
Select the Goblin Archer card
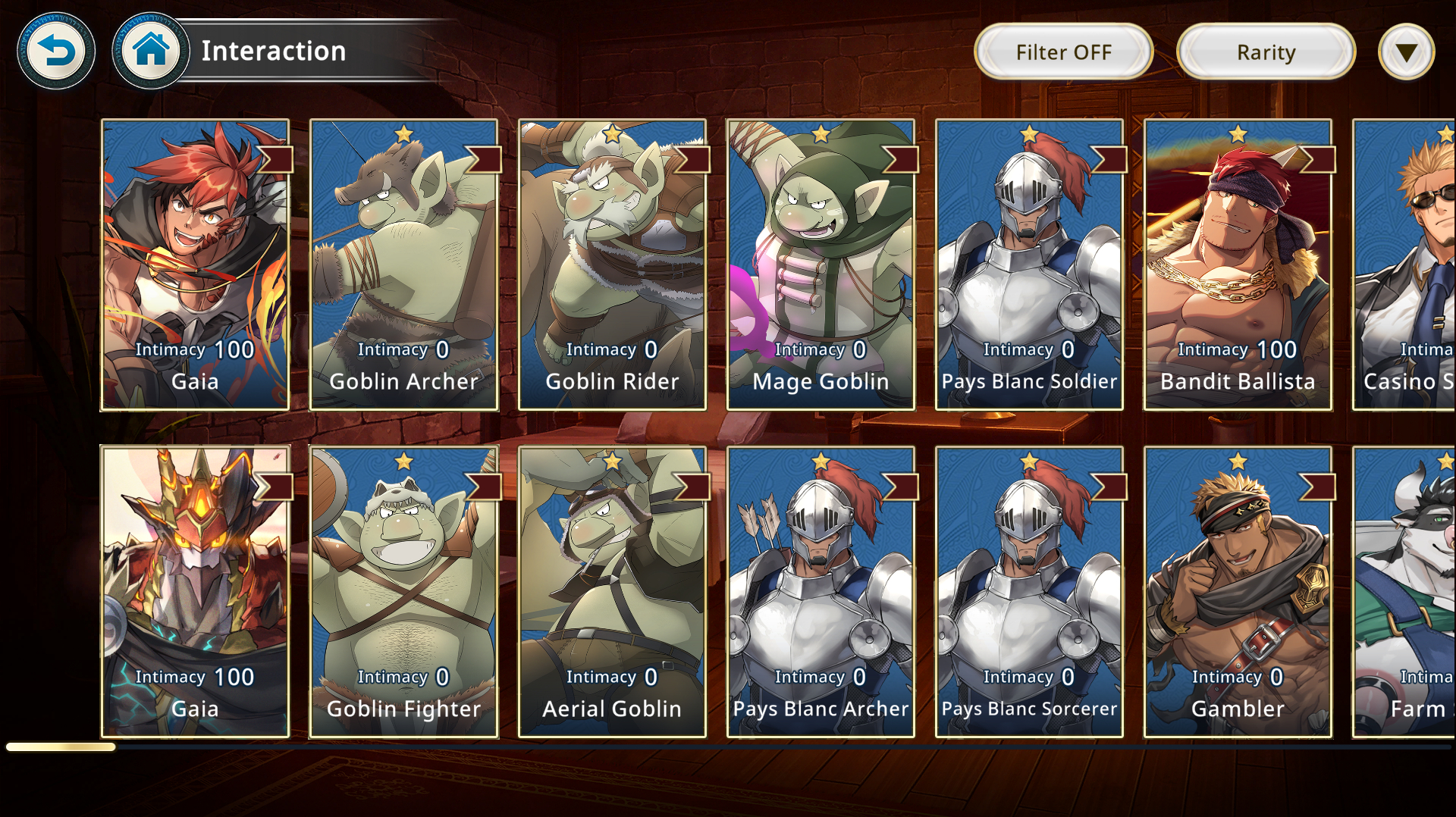(403, 265)
